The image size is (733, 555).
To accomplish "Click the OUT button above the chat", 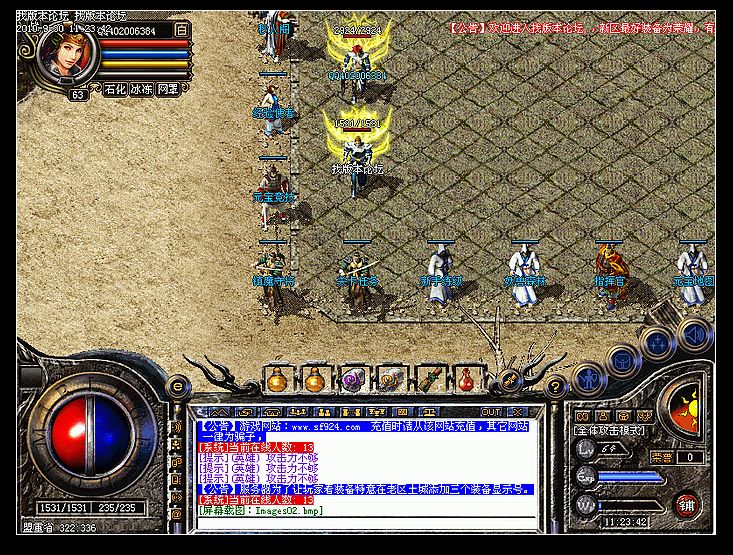I will click(491, 411).
